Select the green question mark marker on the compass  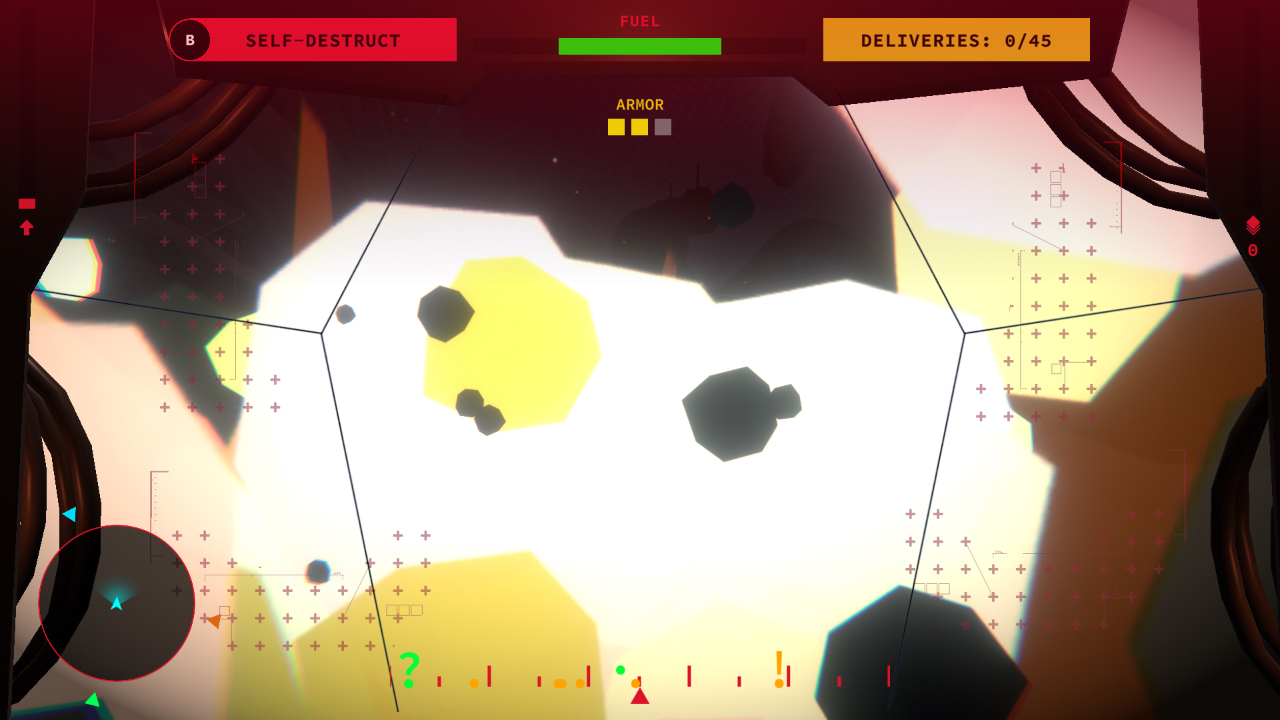[x=408, y=668]
